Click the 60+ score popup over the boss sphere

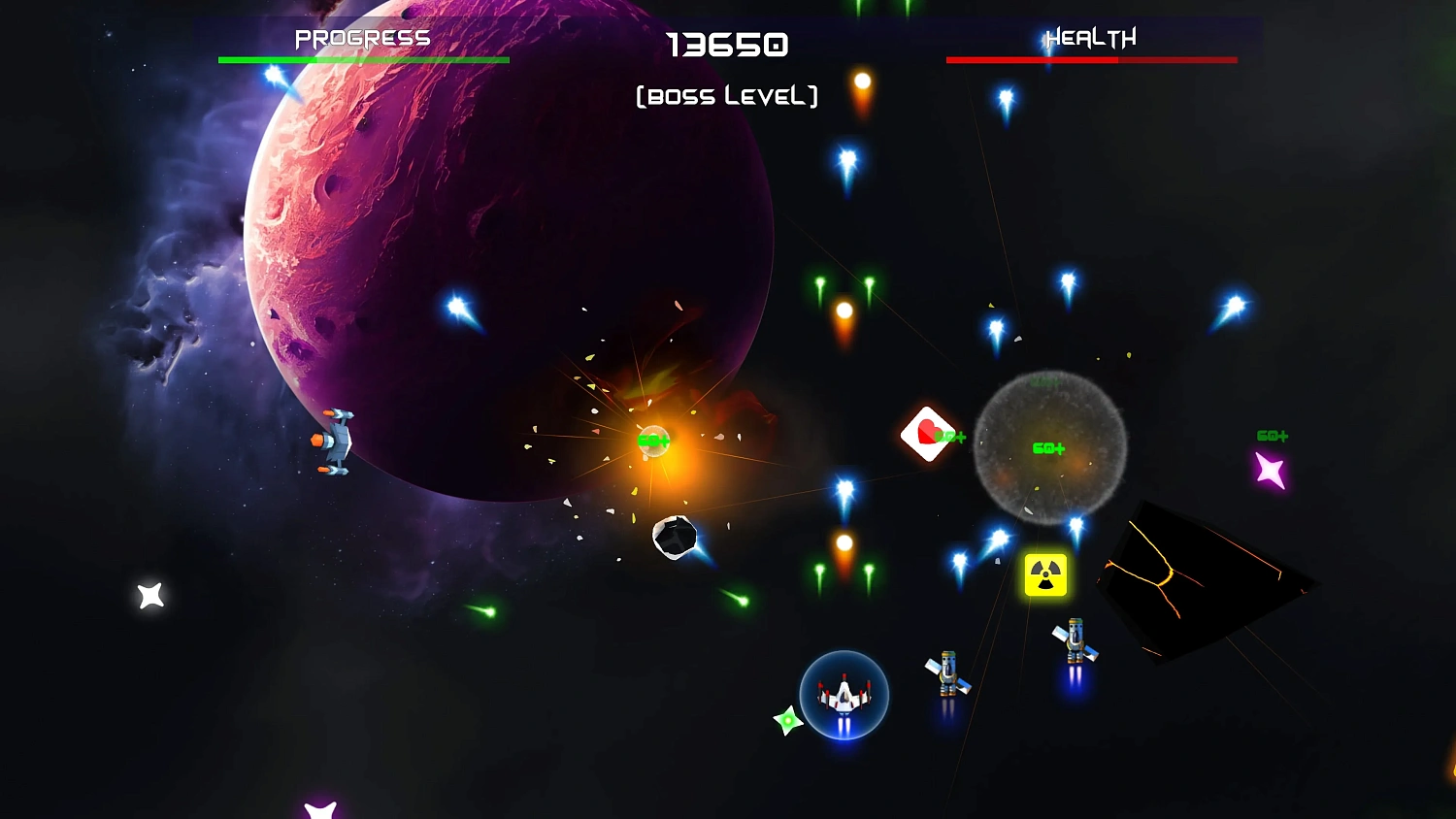click(x=1046, y=447)
